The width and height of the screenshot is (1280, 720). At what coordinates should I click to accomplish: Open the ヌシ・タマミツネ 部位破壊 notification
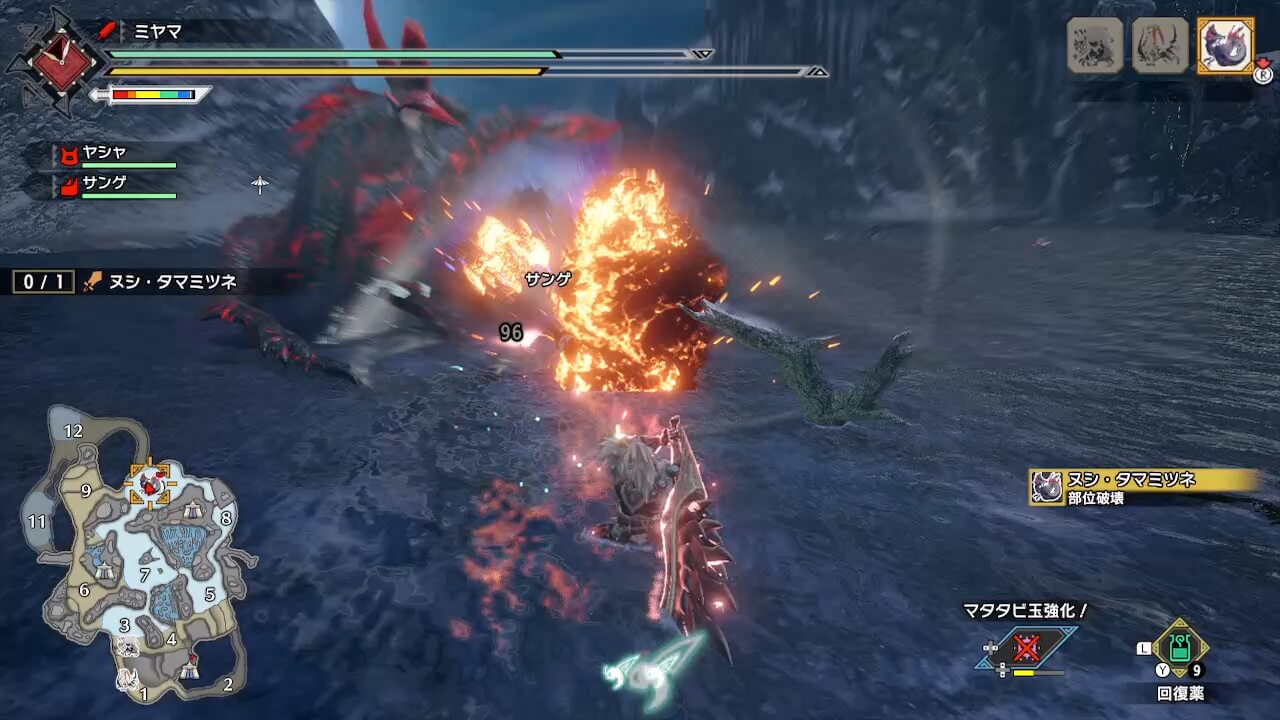1140,487
